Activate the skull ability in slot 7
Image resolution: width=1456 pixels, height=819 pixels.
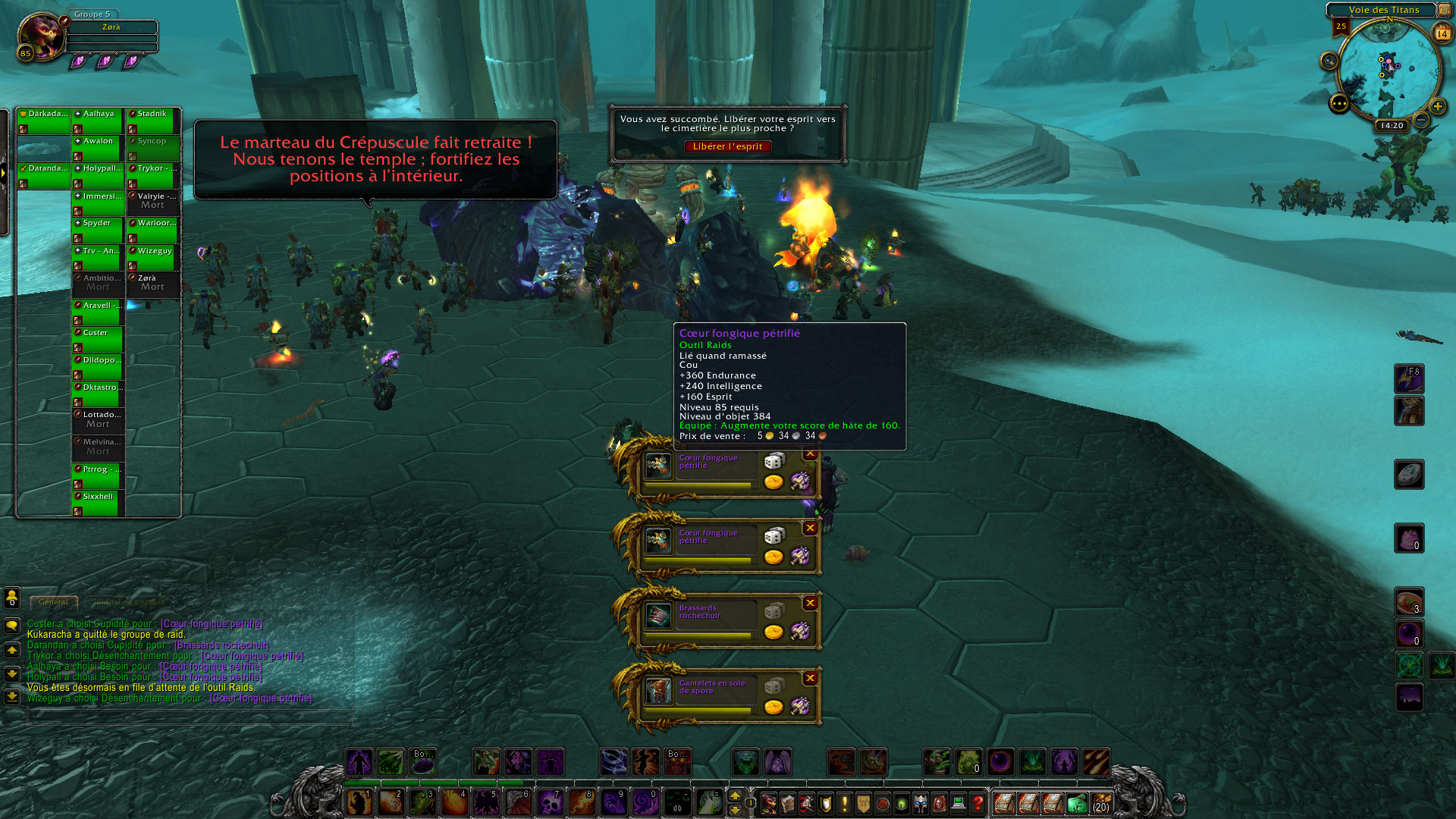(550, 802)
